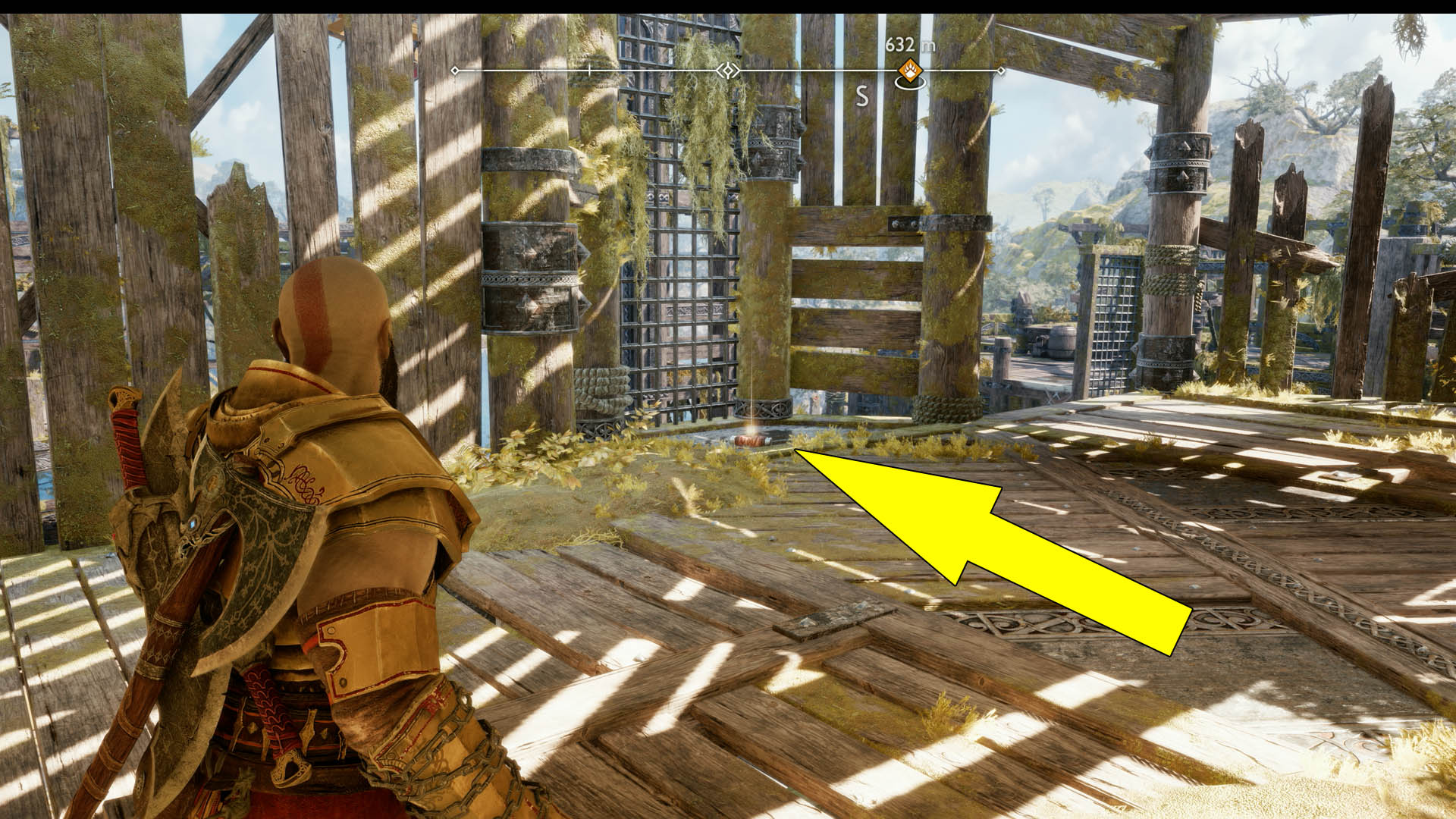Select the diamond compass center marker
1456x819 pixels.
click(727, 71)
